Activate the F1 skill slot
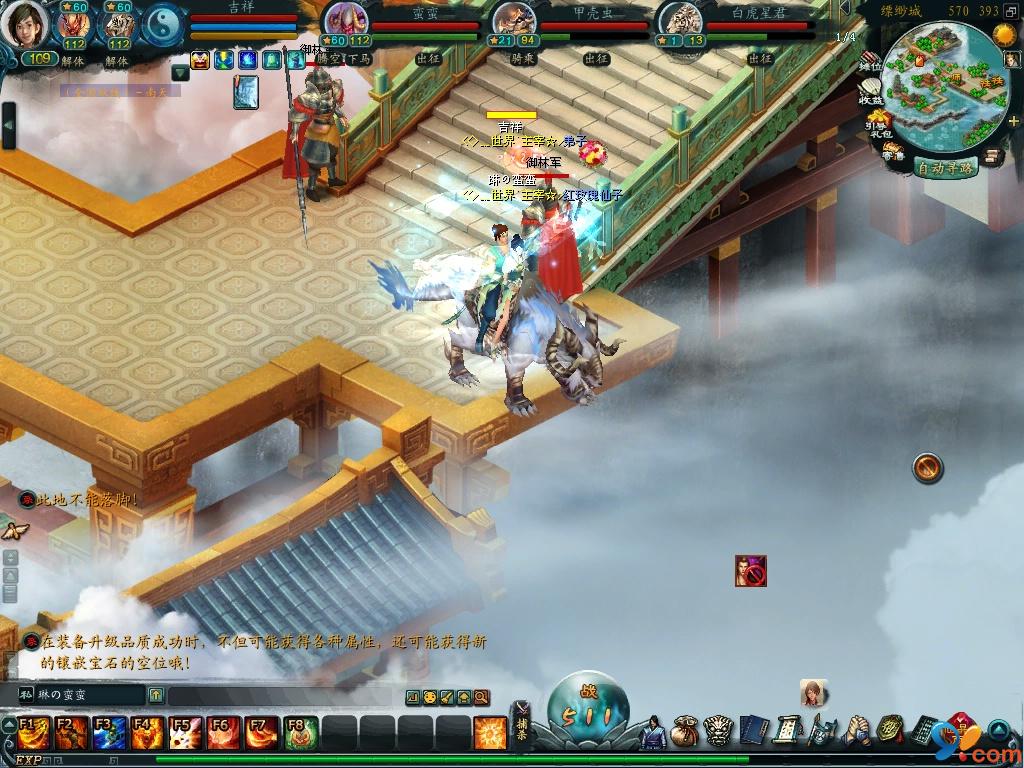The height and width of the screenshot is (768, 1024). tap(33, 733)
